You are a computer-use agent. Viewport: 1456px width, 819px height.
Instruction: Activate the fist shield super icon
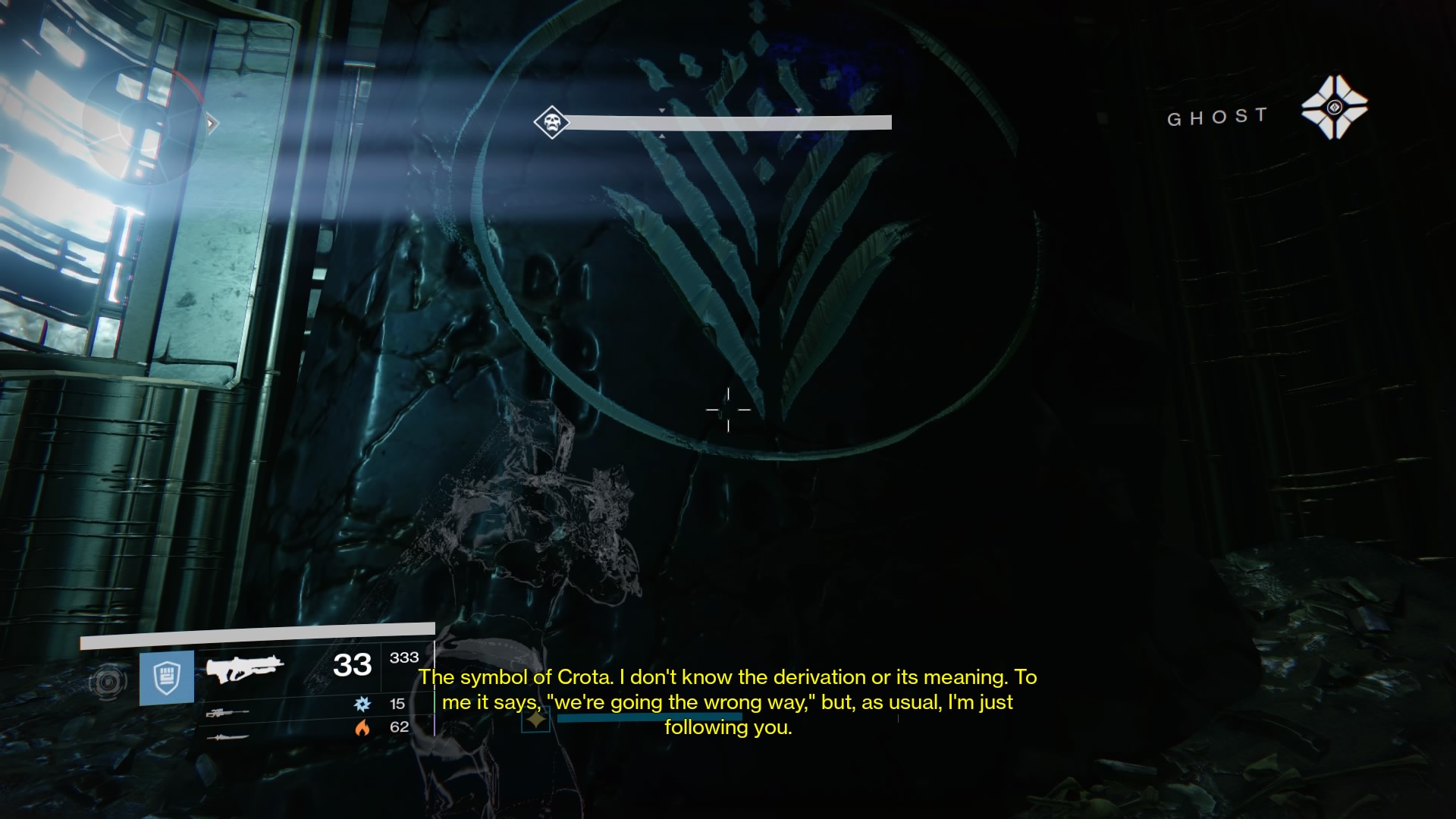coord(166,677)
